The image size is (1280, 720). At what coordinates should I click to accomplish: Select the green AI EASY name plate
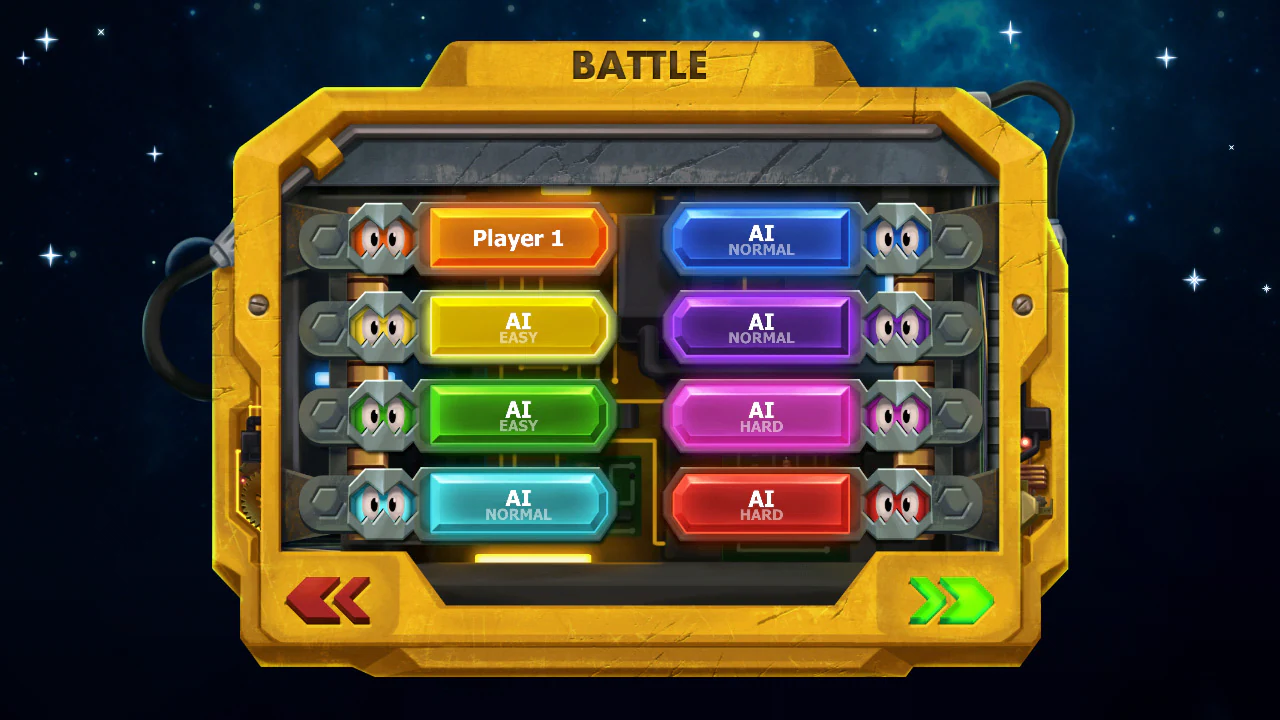pos(518,414)
